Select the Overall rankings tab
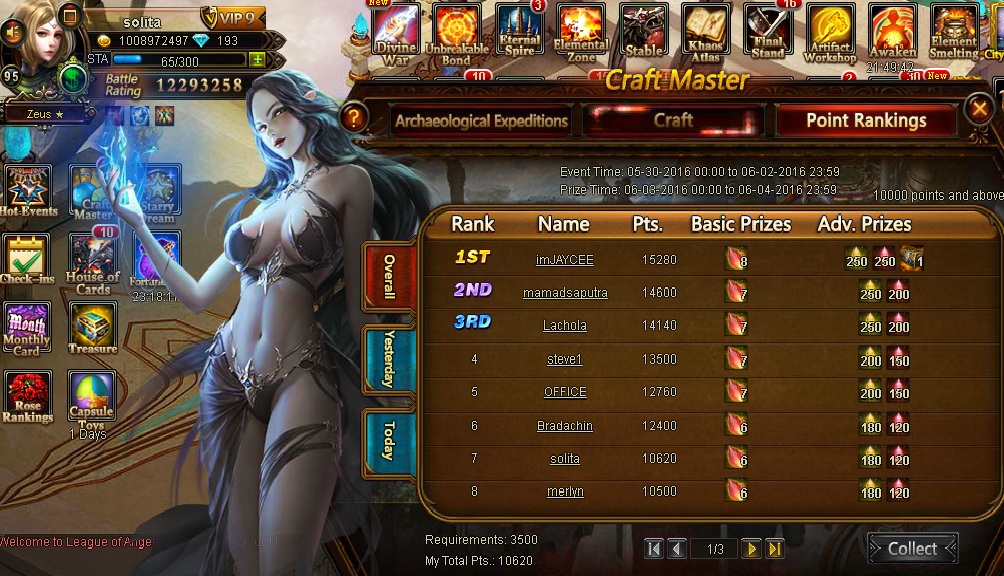 [x=389, y=277]
